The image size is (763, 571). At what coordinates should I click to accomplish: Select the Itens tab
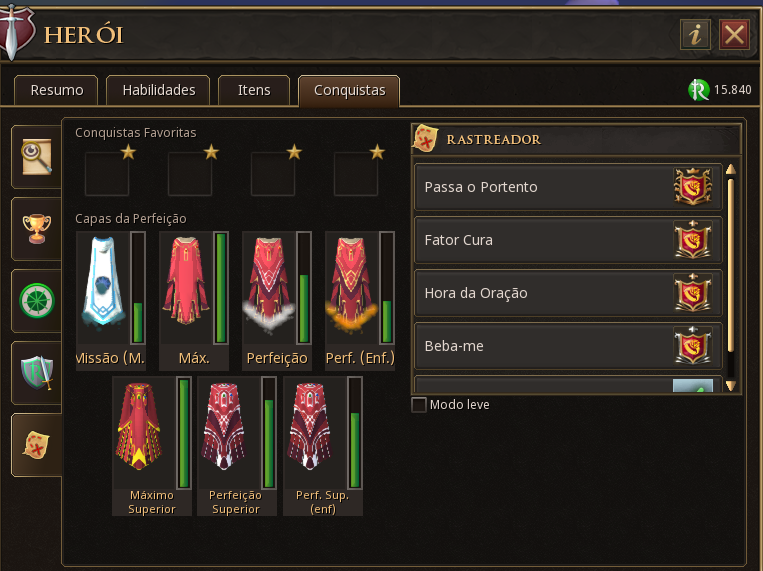254,90
